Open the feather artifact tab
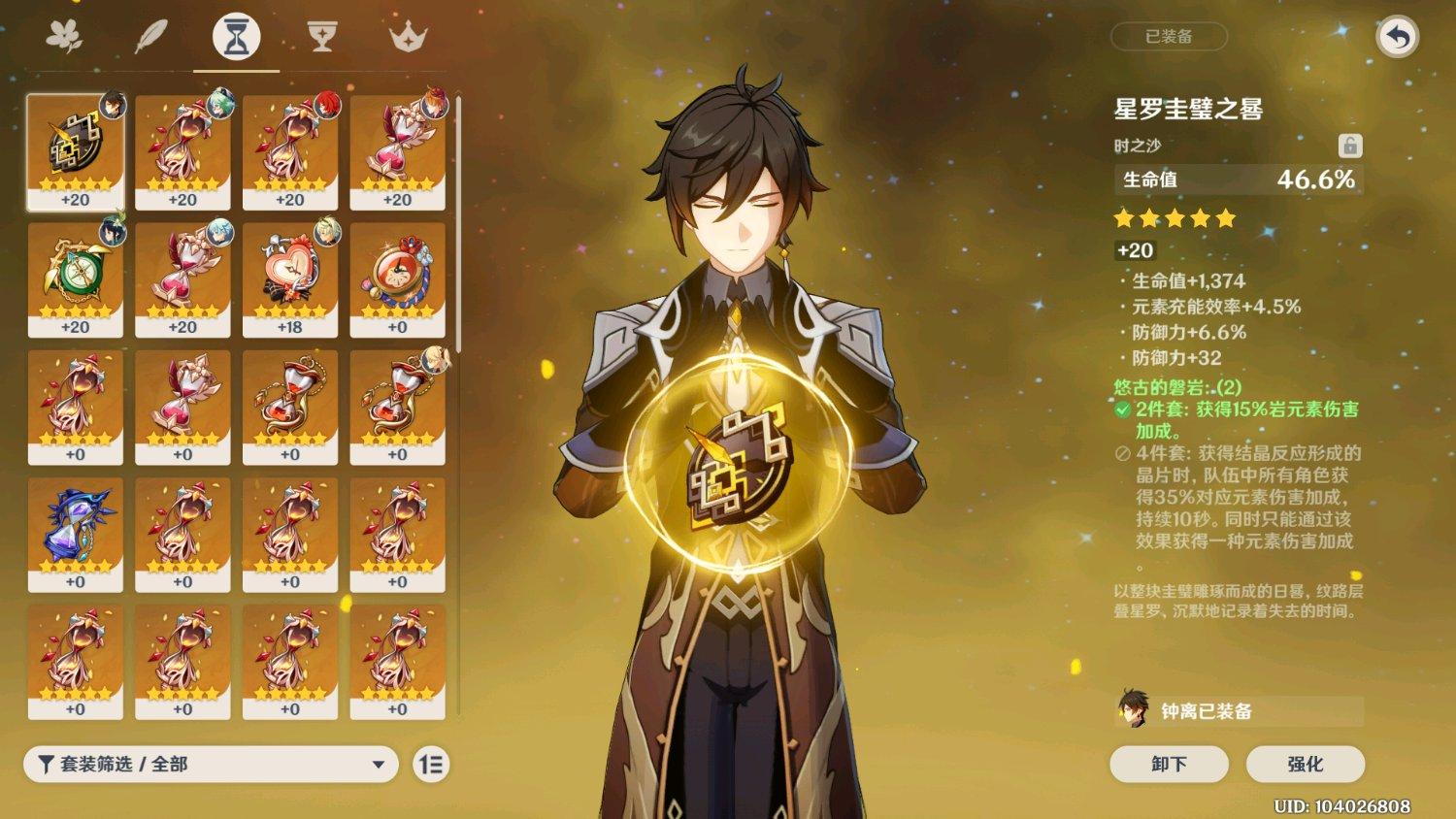This screenshot has height=819, width=1456. click(x=150, y=37)
